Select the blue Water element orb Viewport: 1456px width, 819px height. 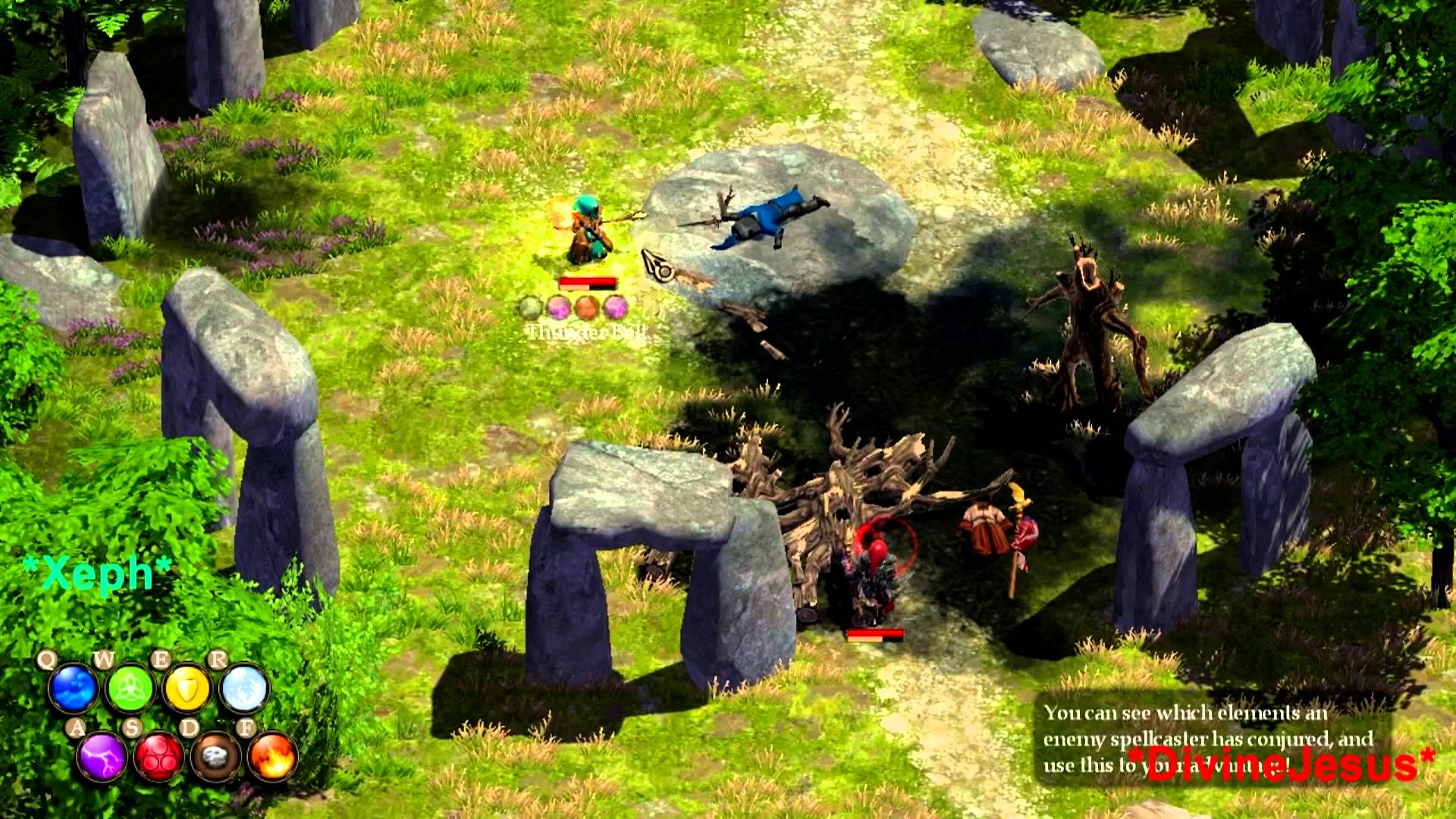pyautogui.click(x=74, y=689)
